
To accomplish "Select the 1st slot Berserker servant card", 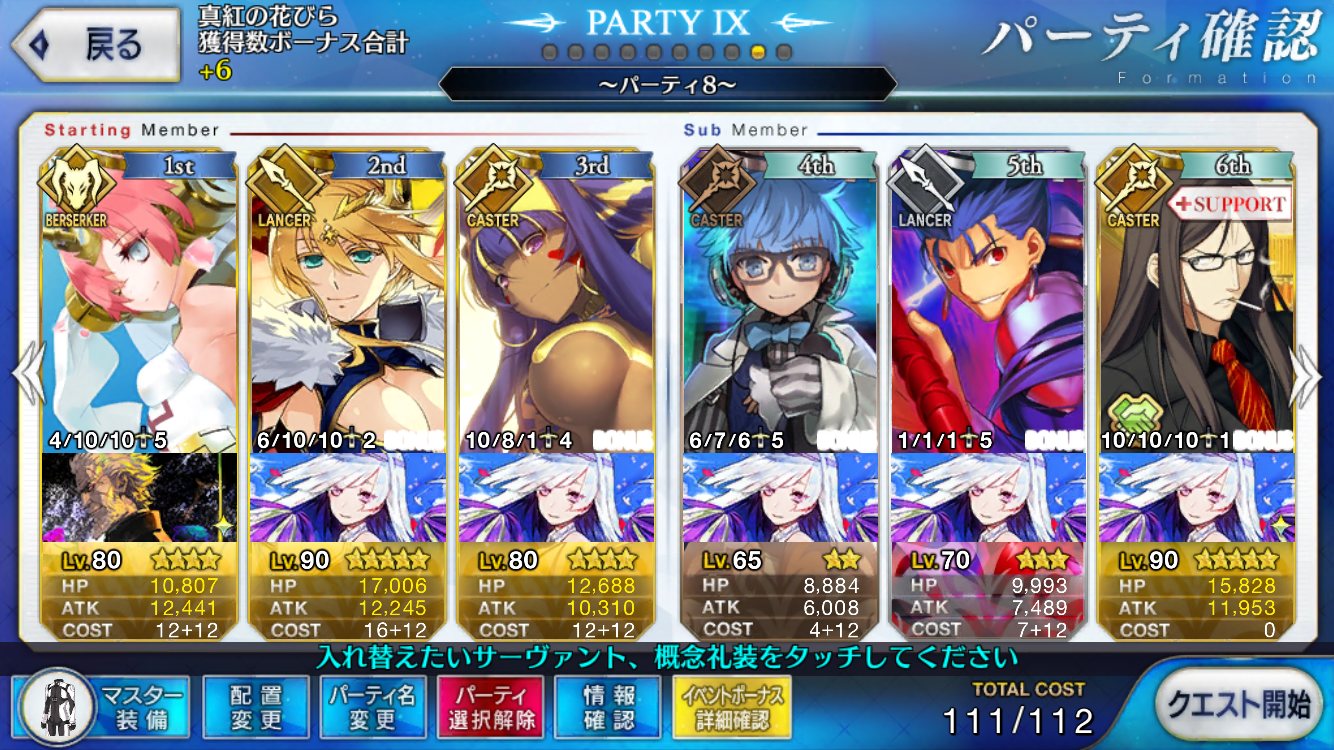I will (140, 300).
